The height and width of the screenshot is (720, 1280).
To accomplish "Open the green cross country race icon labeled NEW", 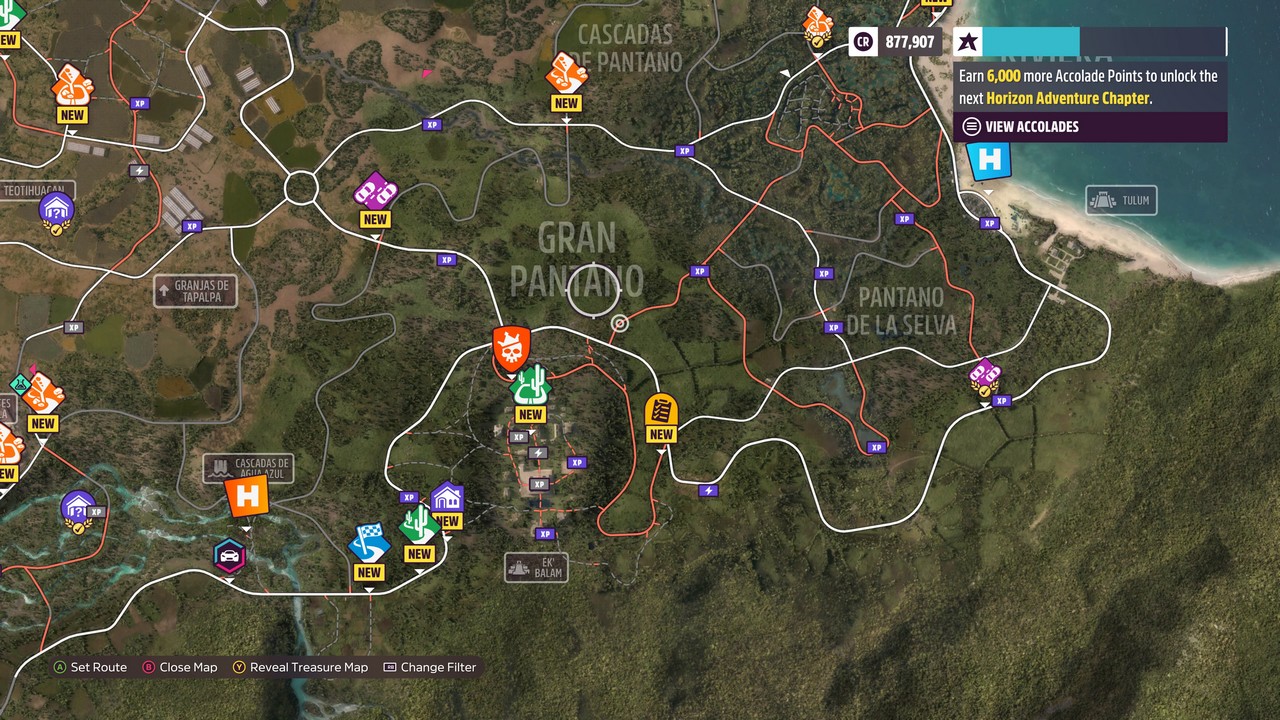I will click(531, 386).
